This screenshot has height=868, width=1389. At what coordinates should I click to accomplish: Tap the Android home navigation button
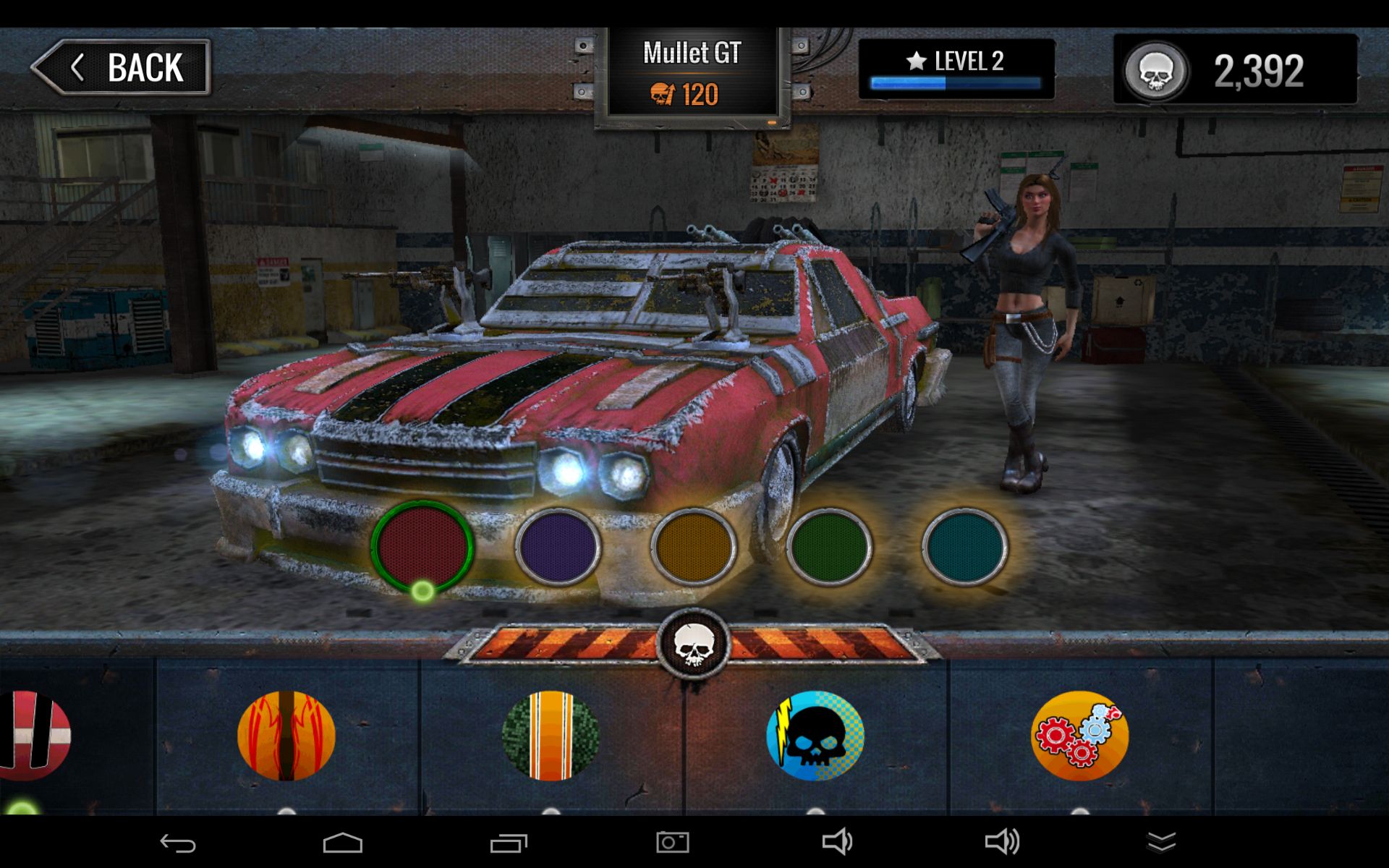point(342,843)
